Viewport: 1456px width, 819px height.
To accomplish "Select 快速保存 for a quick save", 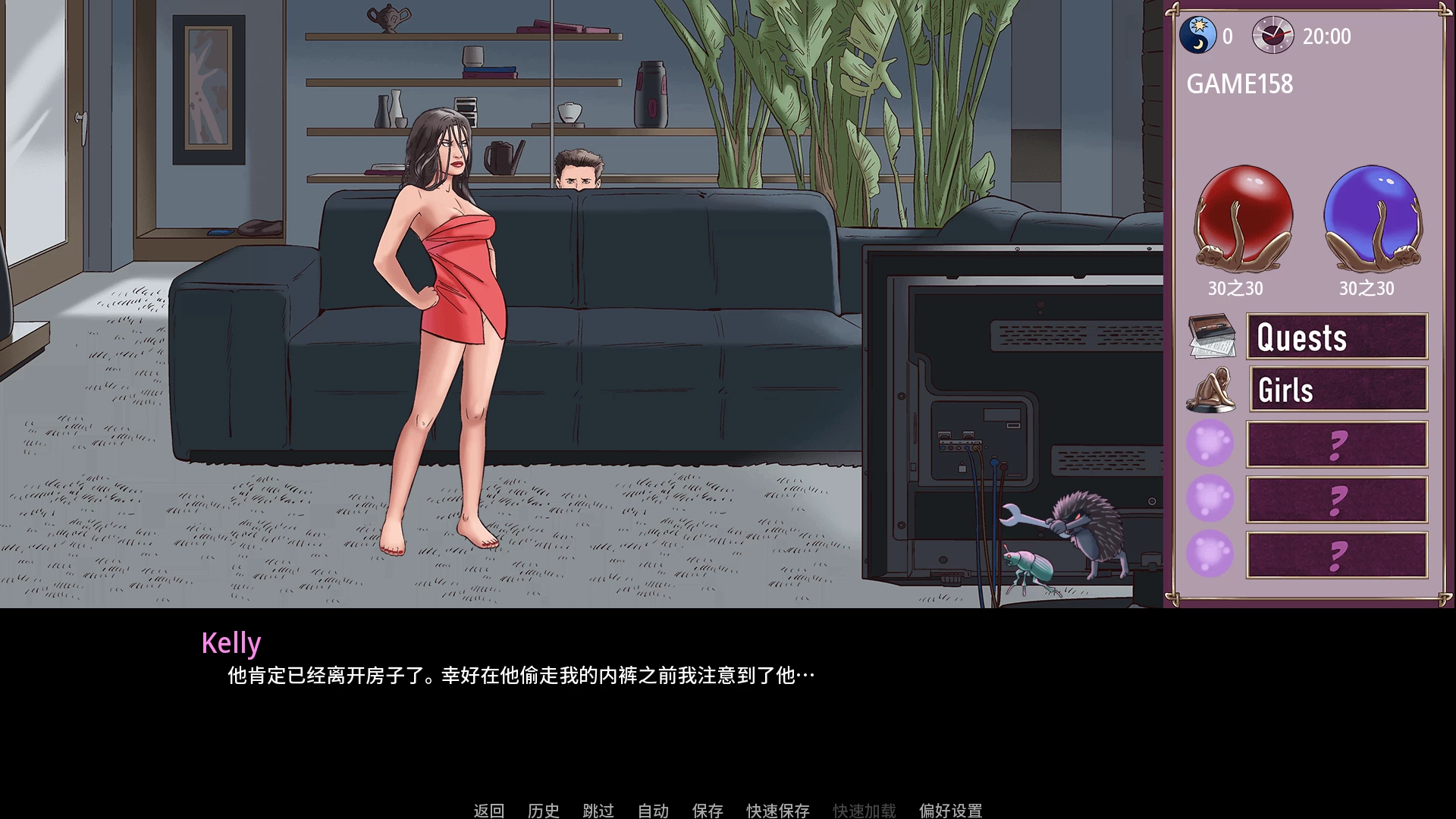I will 777,810.
